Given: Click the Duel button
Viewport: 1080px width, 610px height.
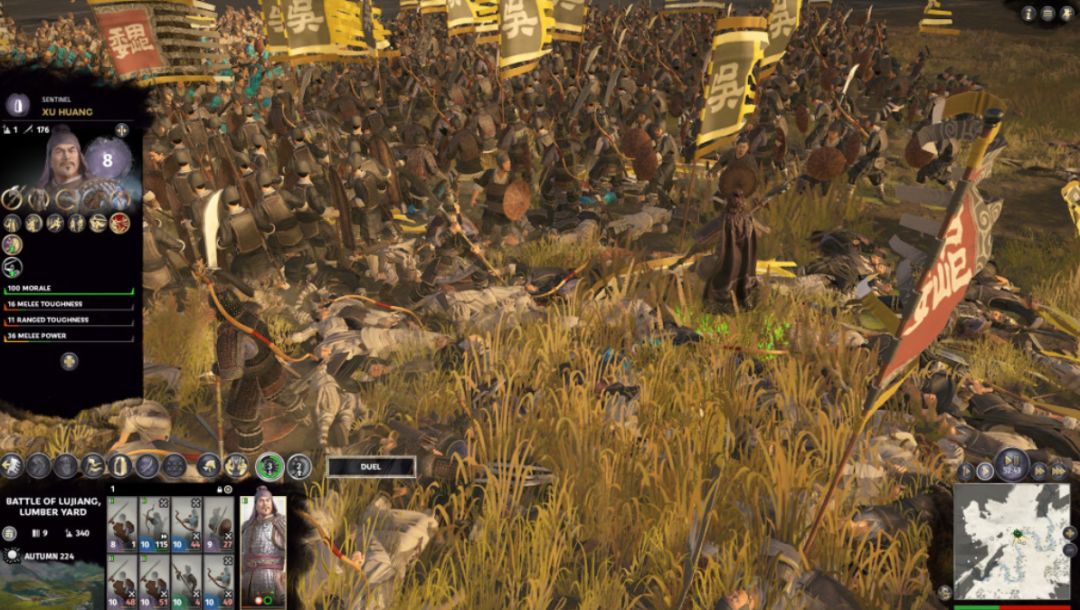Looking at the screenshot, I should tap(371, 466).
